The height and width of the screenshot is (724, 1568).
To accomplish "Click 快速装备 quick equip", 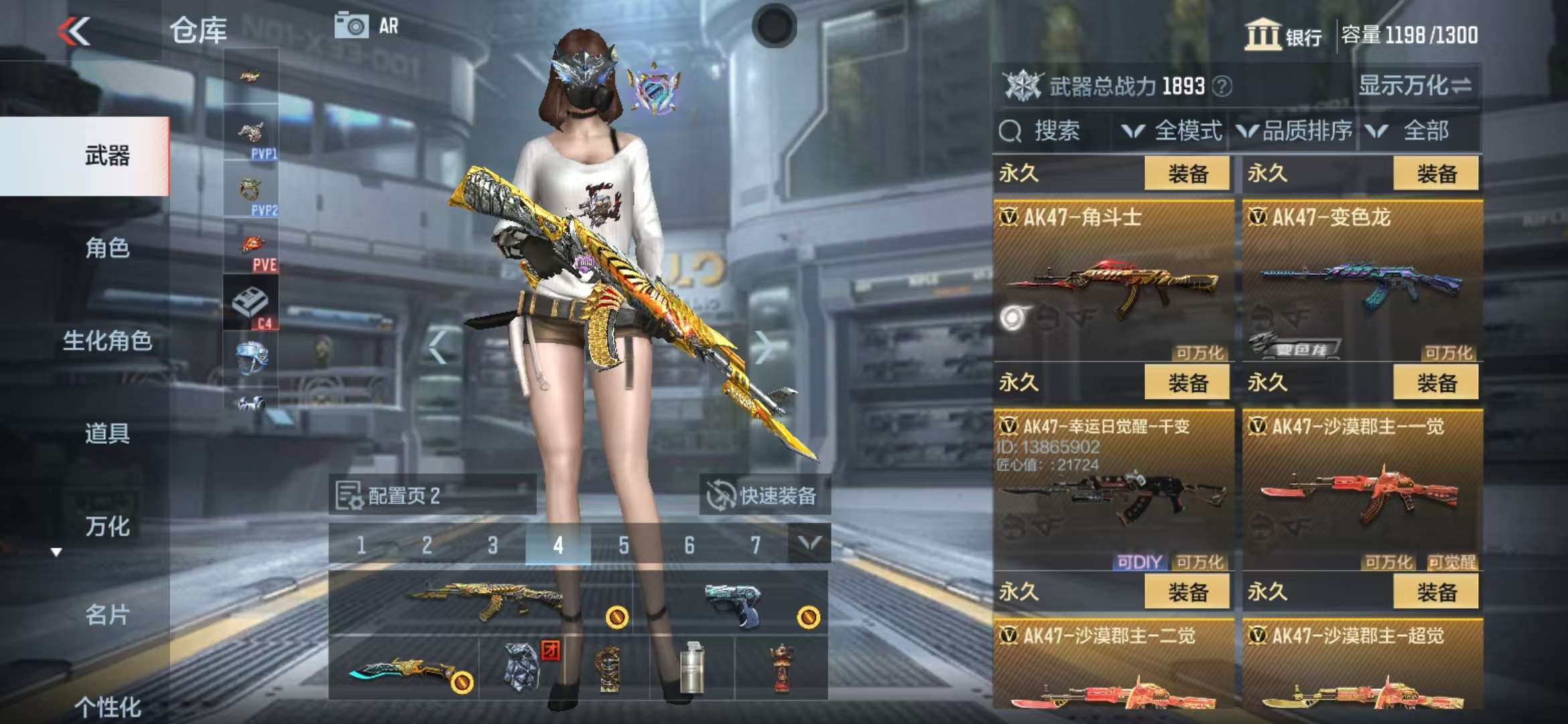I will tap(764, 495).
